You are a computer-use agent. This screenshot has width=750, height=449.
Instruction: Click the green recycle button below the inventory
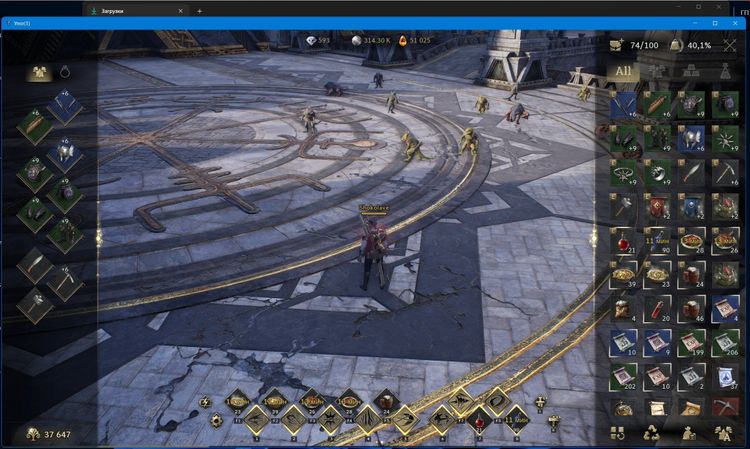[x=652, y=434]
